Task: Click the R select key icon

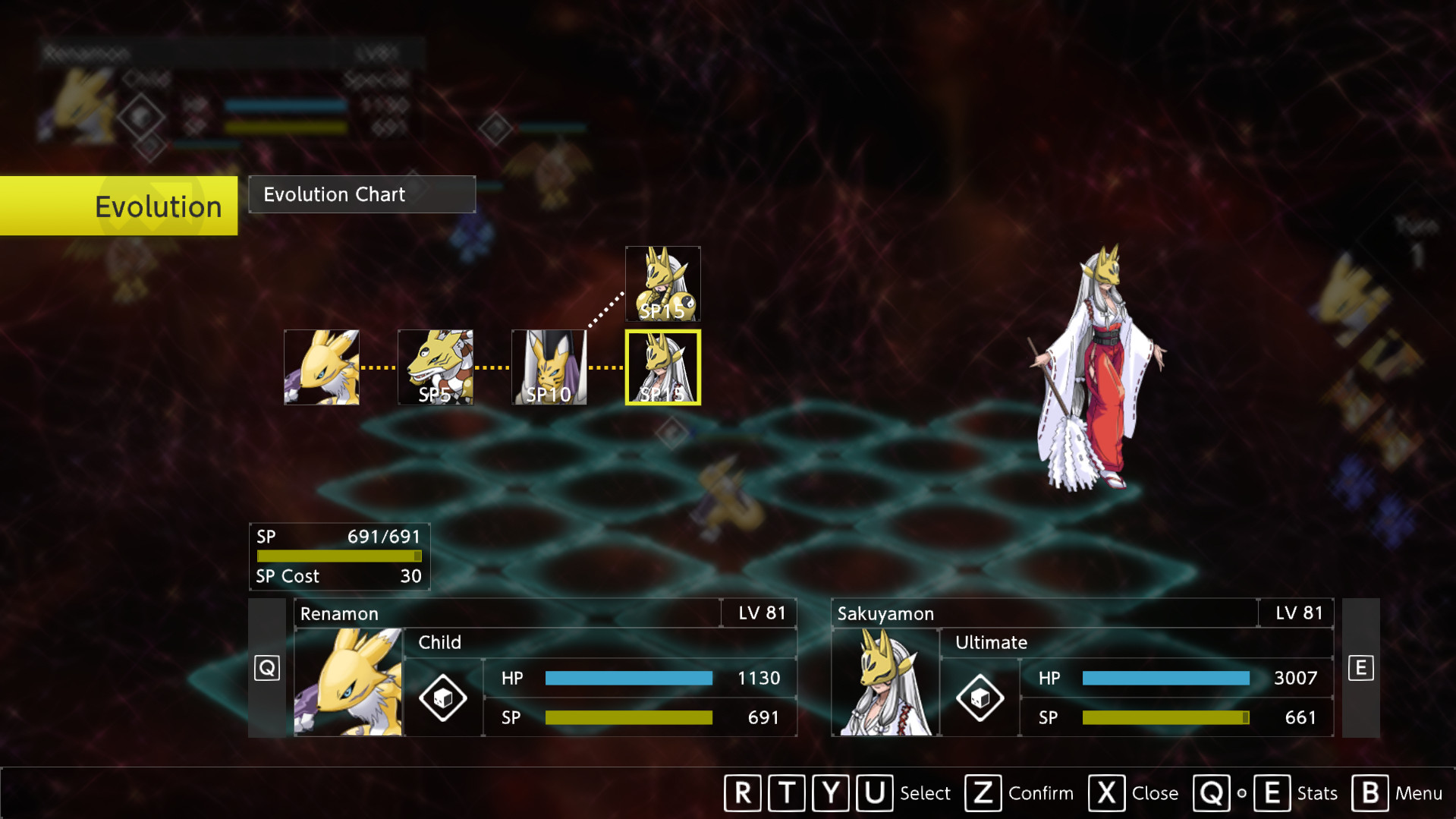Action: [742, 793]
